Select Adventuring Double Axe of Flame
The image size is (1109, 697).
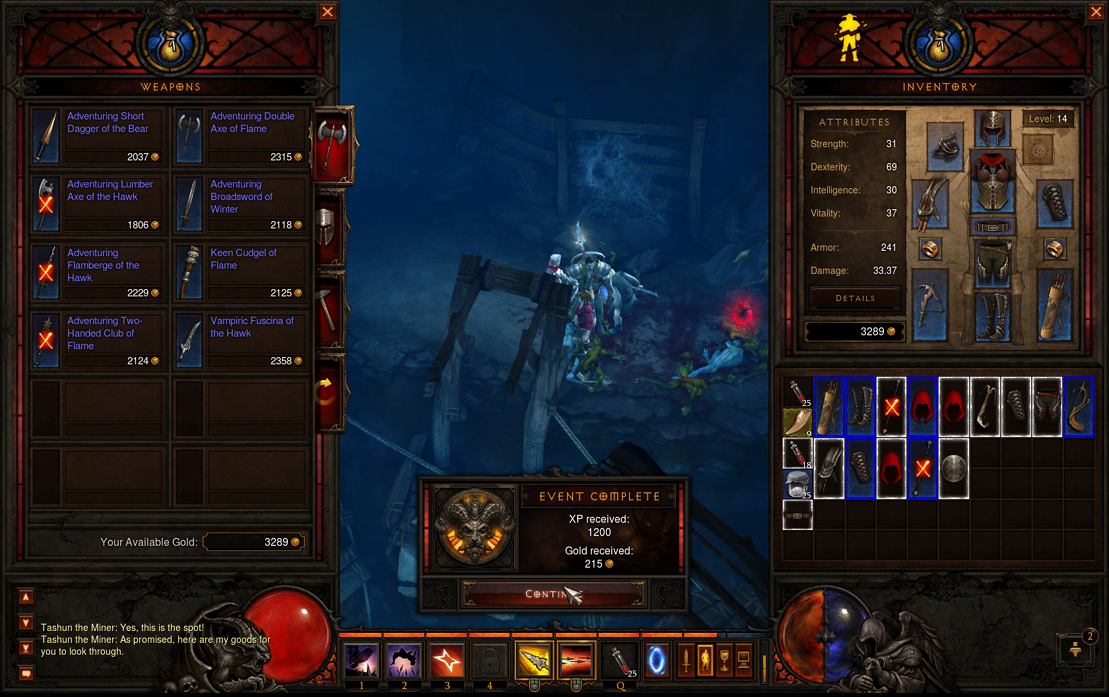click(241, 137)
